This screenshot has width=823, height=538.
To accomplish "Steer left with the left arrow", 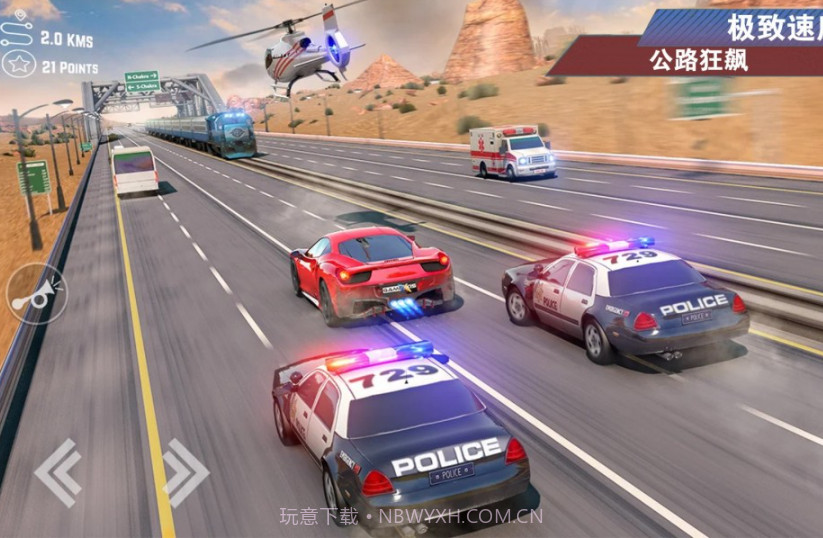I will 59,471.
